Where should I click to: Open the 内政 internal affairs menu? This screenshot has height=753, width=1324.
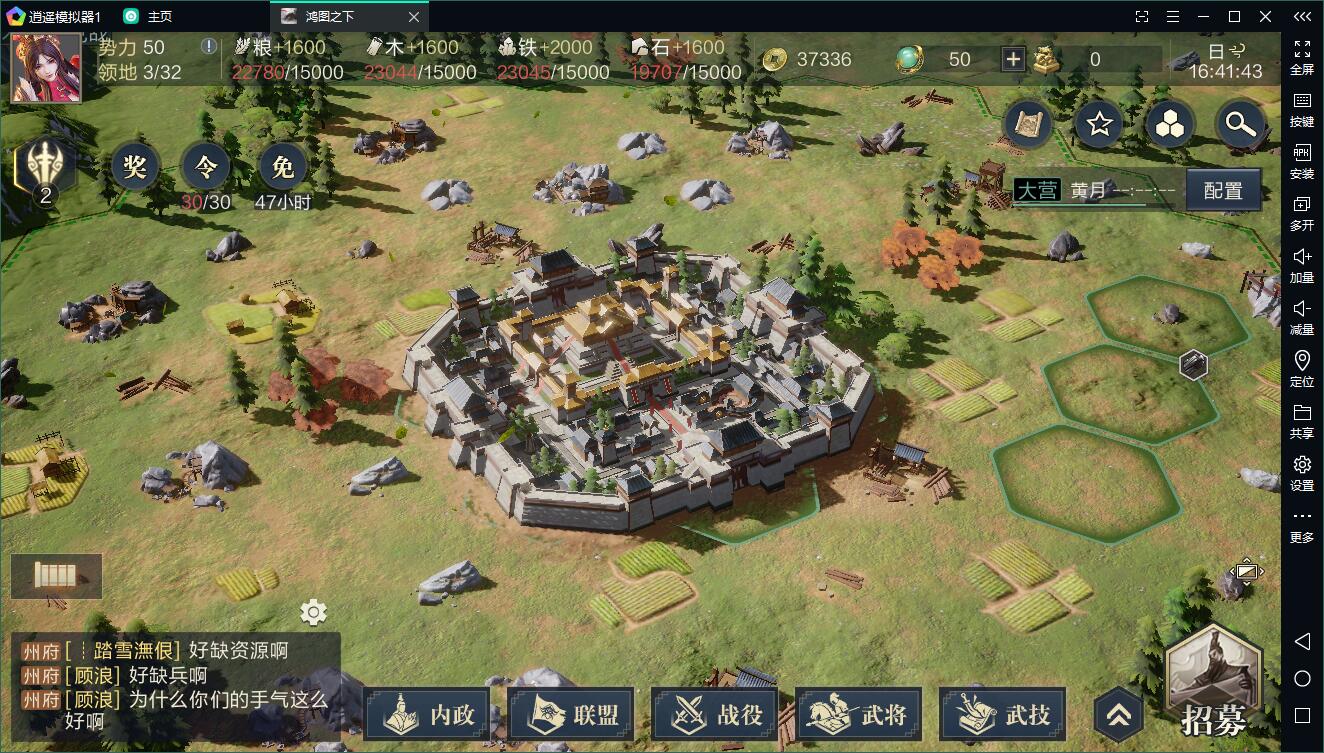(x=427, y=714)
